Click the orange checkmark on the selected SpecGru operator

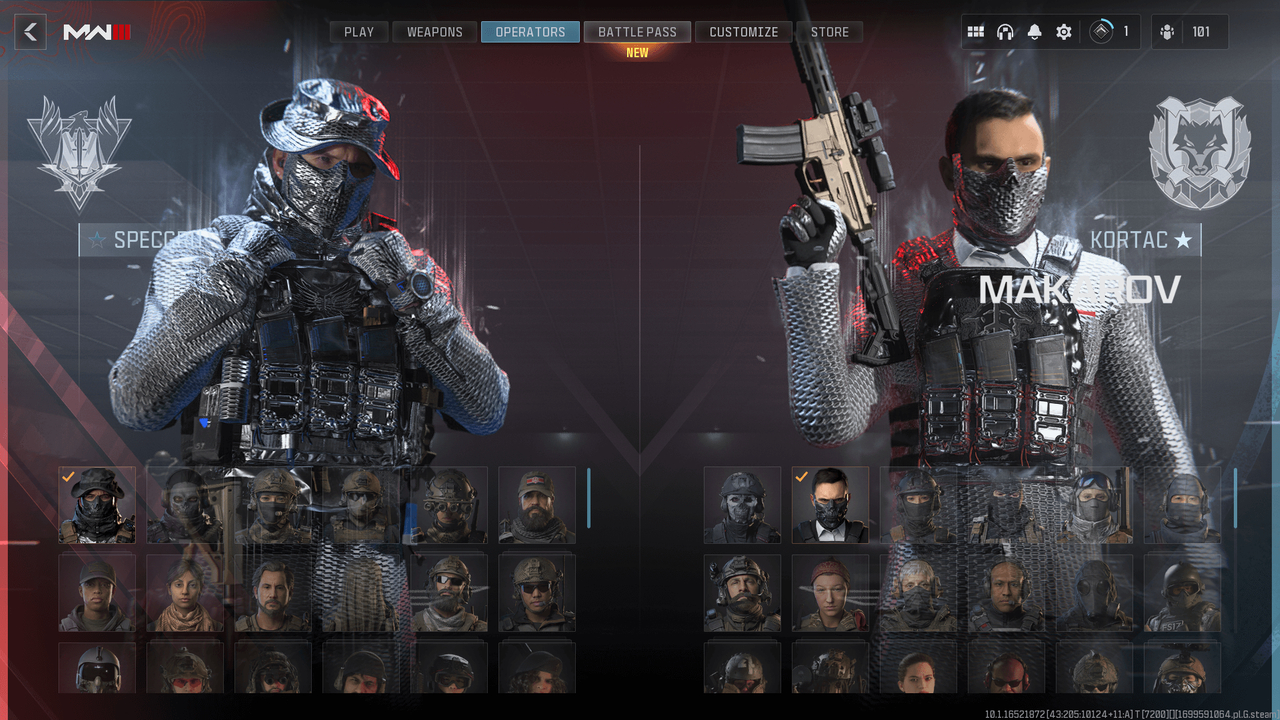pos(69,477)
